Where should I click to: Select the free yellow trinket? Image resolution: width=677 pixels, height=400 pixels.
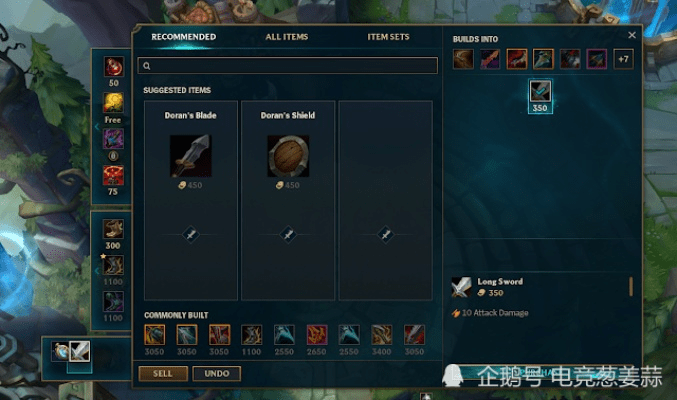click(113, 102)
